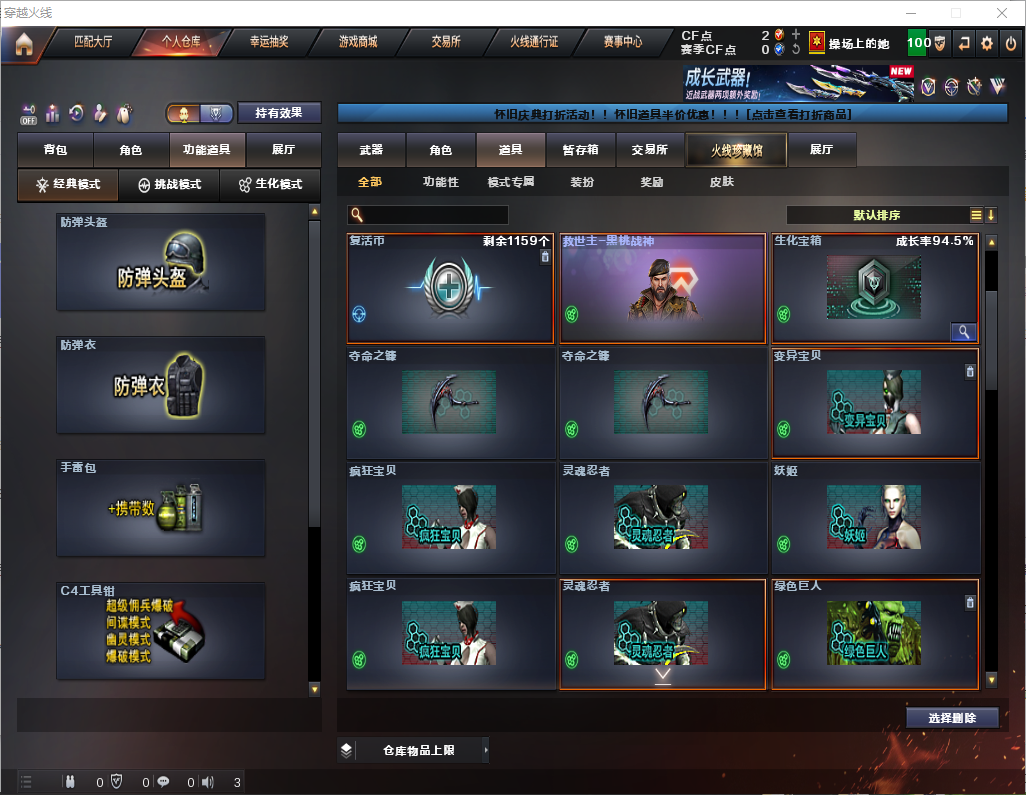Select the 生化模式 biochemical mode tab
Viewport: 1026px width, 795px height.
[x=270, y=185]
